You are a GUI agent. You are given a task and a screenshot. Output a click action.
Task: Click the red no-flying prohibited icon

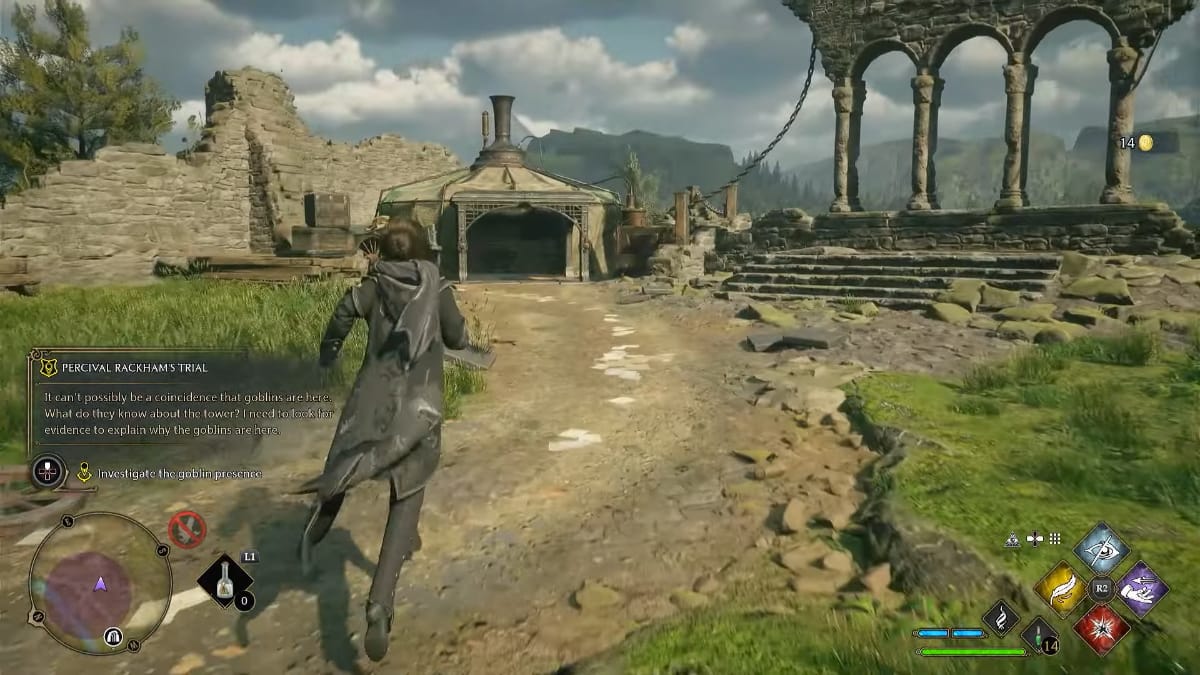pyautogui.click(x=187, y=529)
